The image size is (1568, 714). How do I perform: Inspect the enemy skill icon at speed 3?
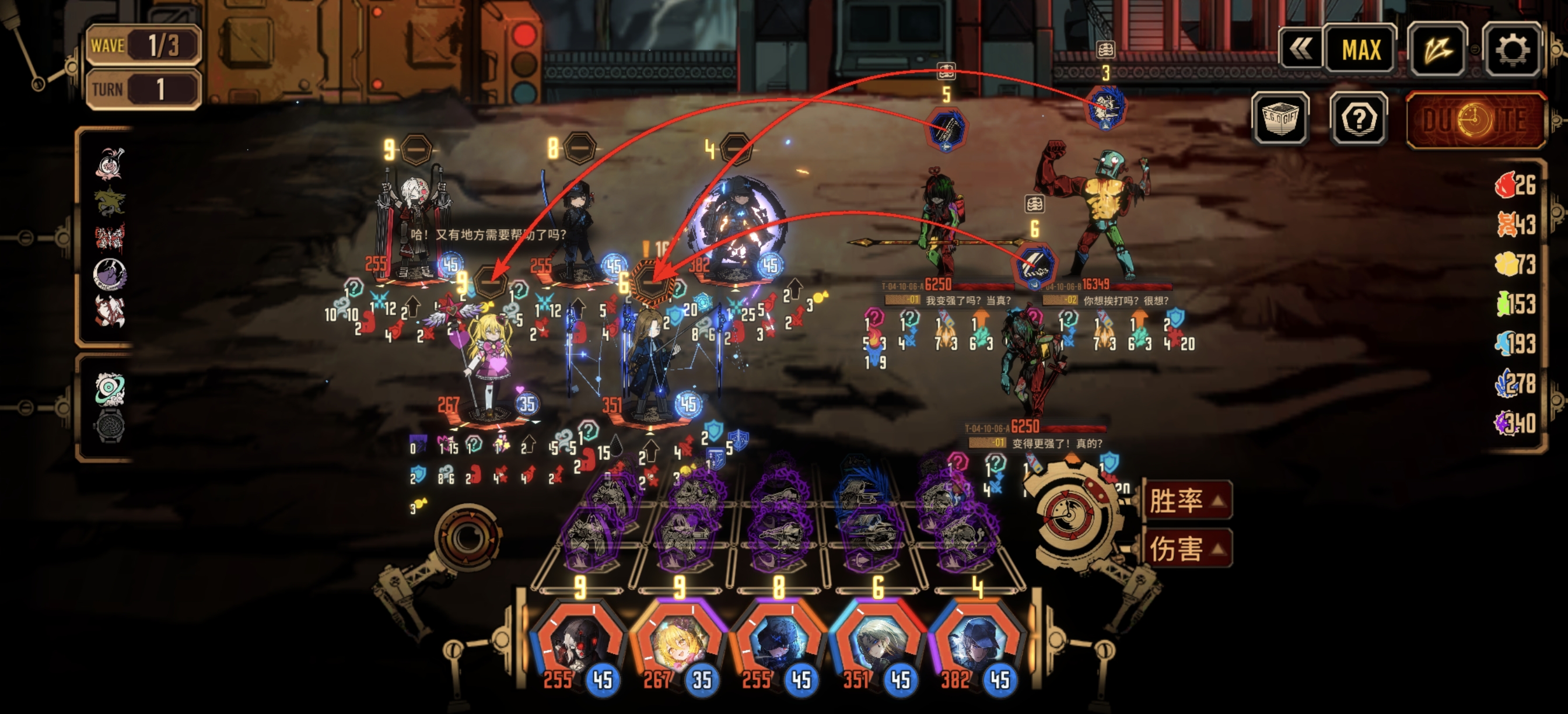[x=1106, y=108]
